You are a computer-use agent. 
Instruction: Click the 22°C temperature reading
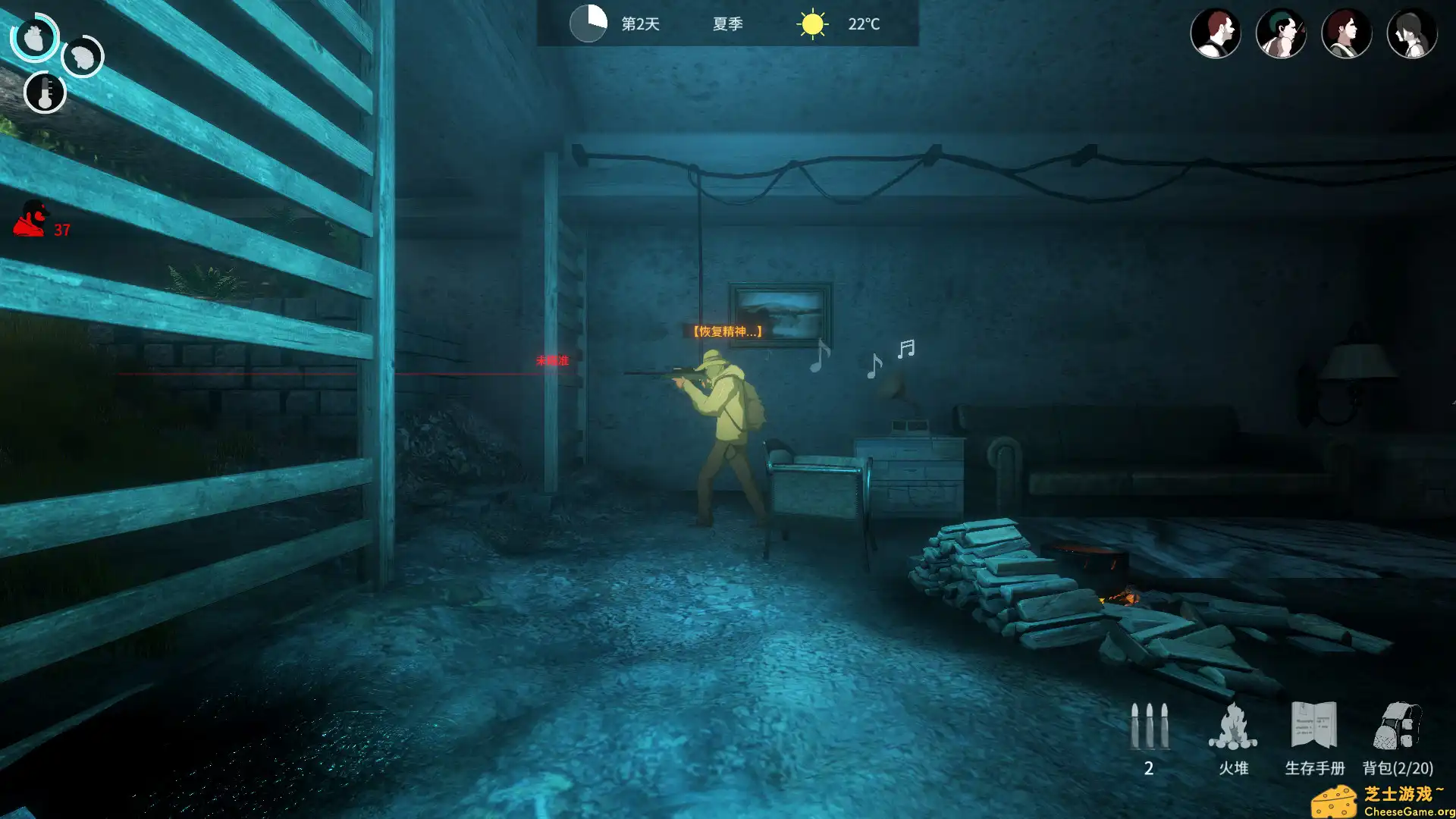pos(864,24)
